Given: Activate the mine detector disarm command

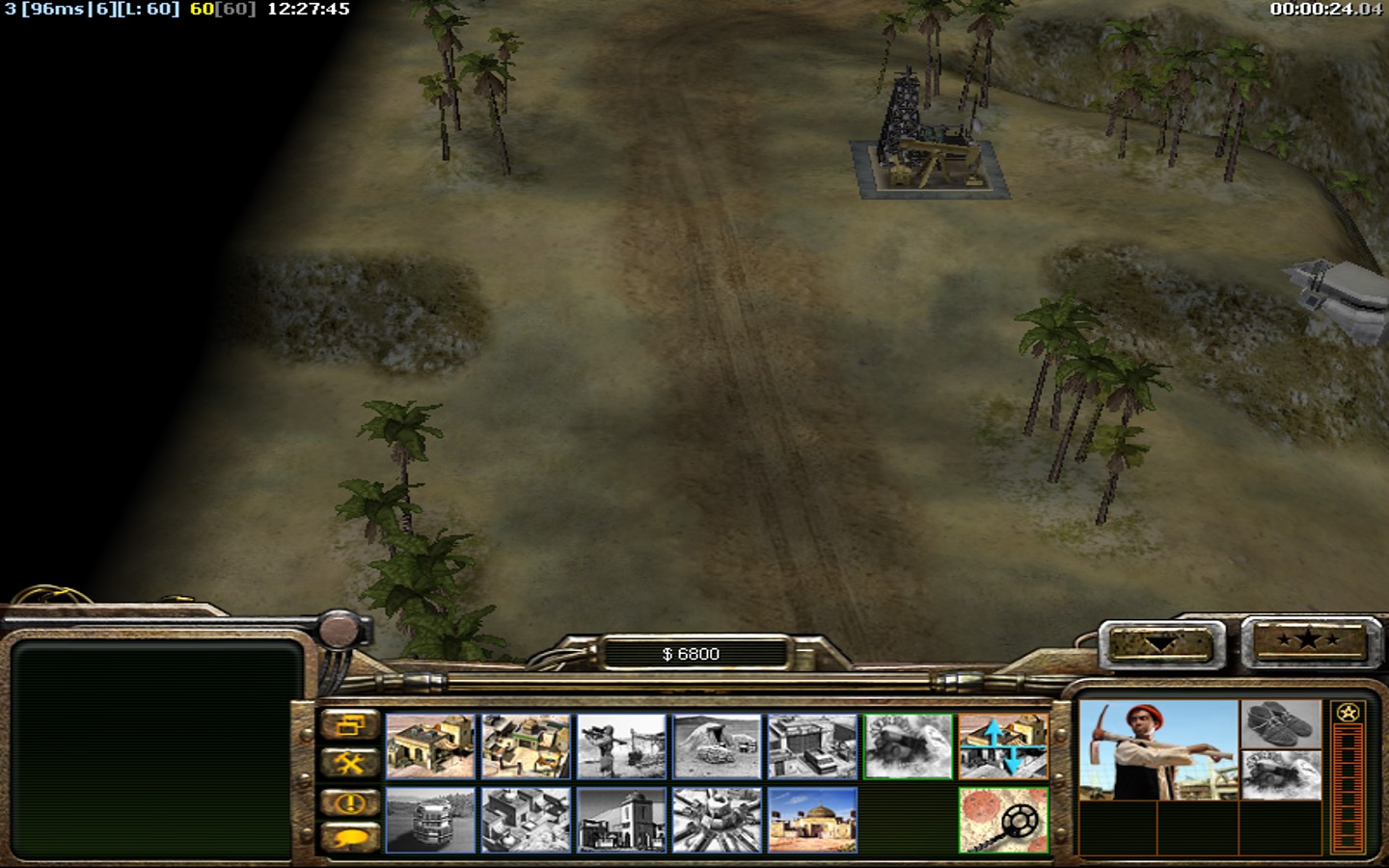Looking at the screenshot, I should pyautogui.click(x=1003, y=821).
